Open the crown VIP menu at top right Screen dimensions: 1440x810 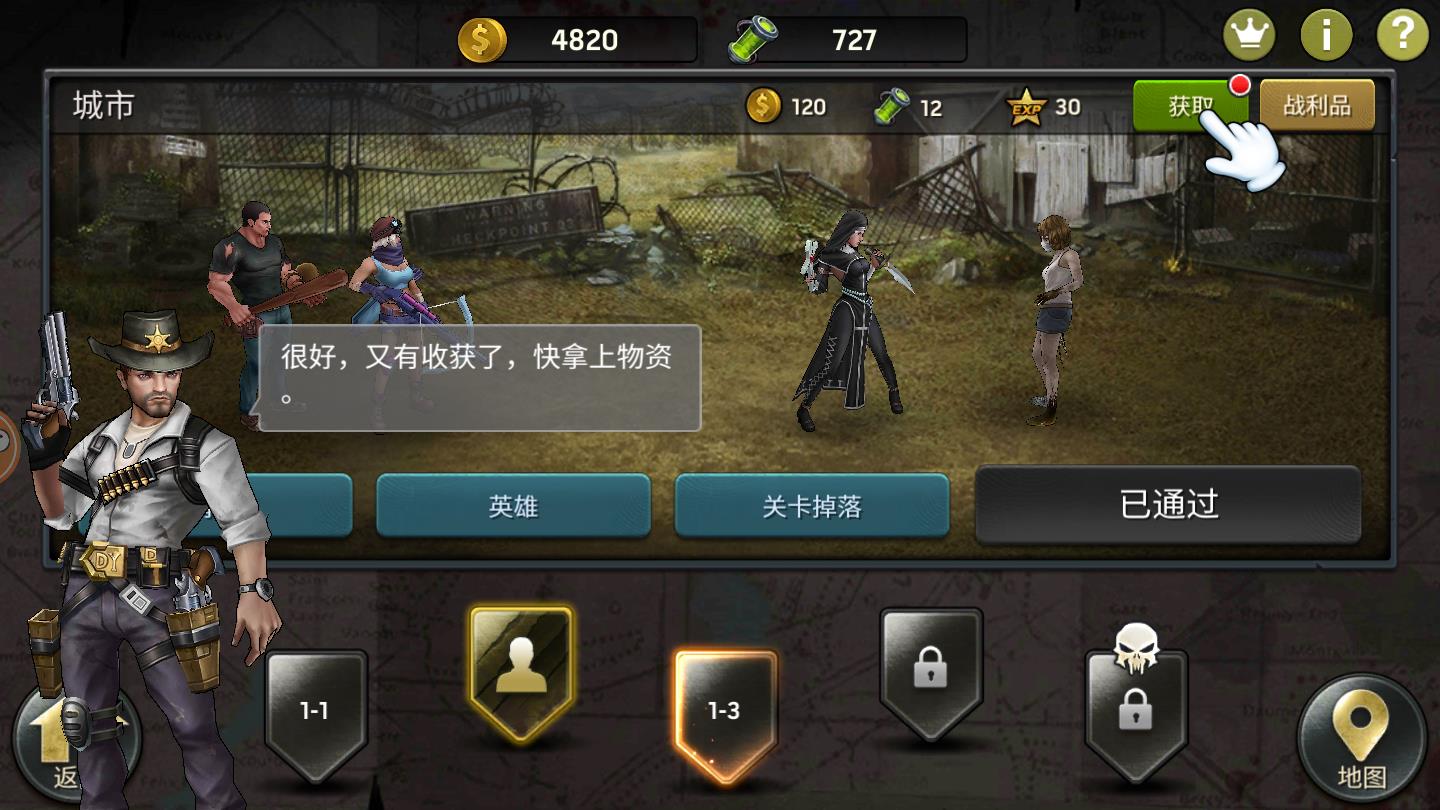1250,32
